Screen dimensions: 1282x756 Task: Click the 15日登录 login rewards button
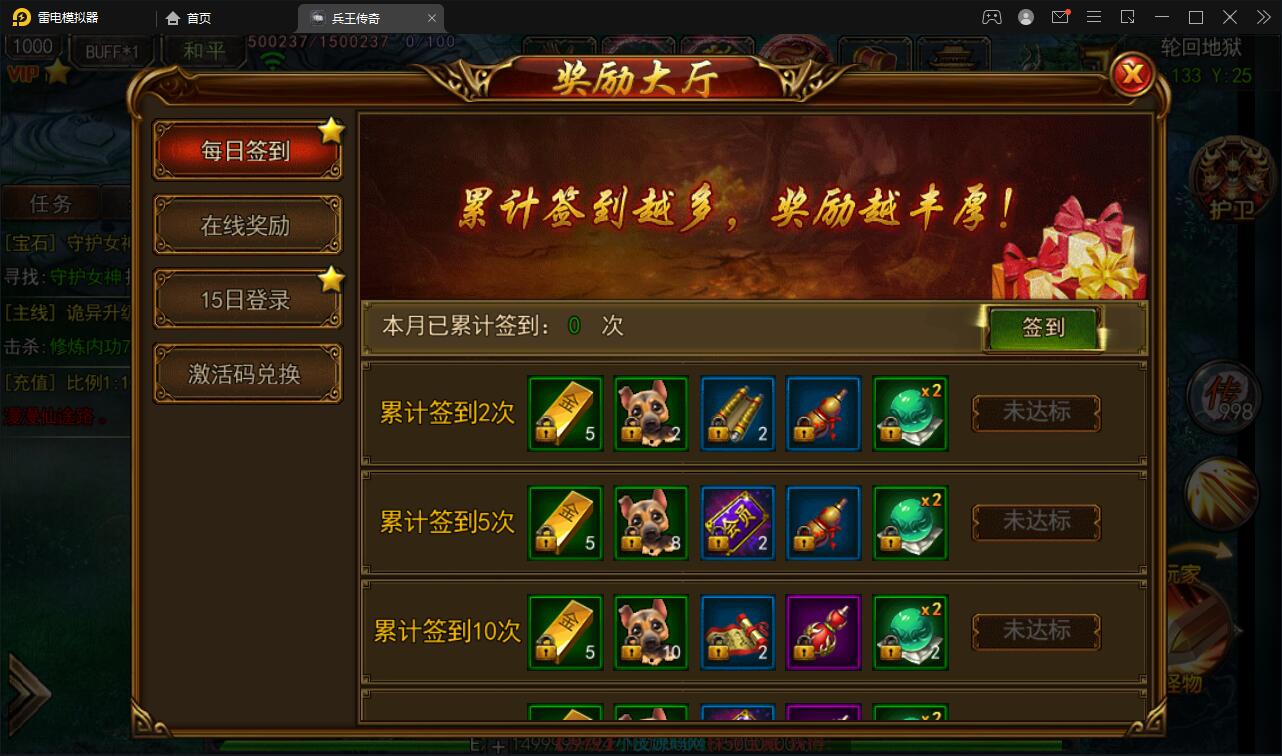pos(247,299)
